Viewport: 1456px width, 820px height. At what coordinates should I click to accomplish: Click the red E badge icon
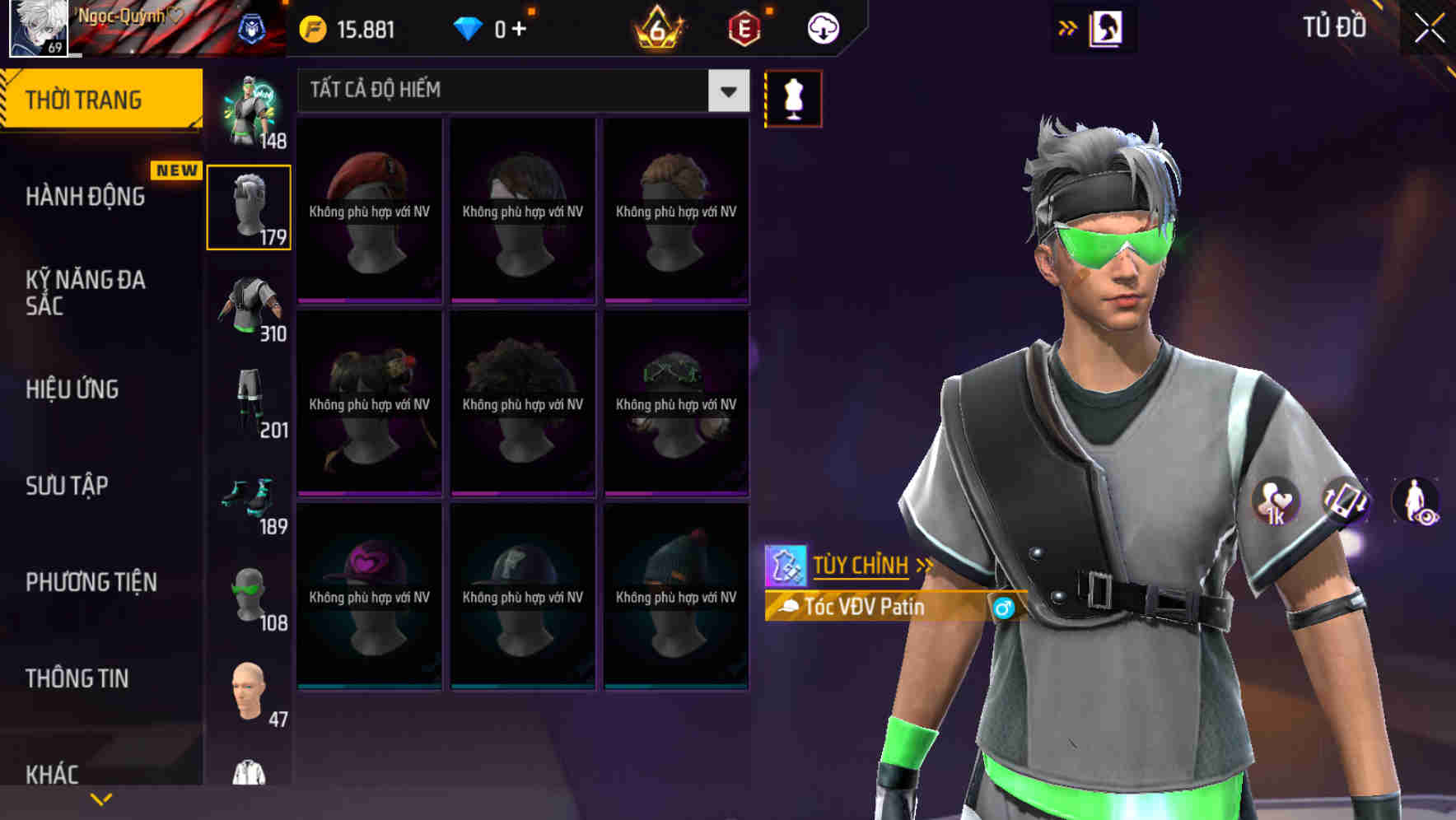[744, 27]
